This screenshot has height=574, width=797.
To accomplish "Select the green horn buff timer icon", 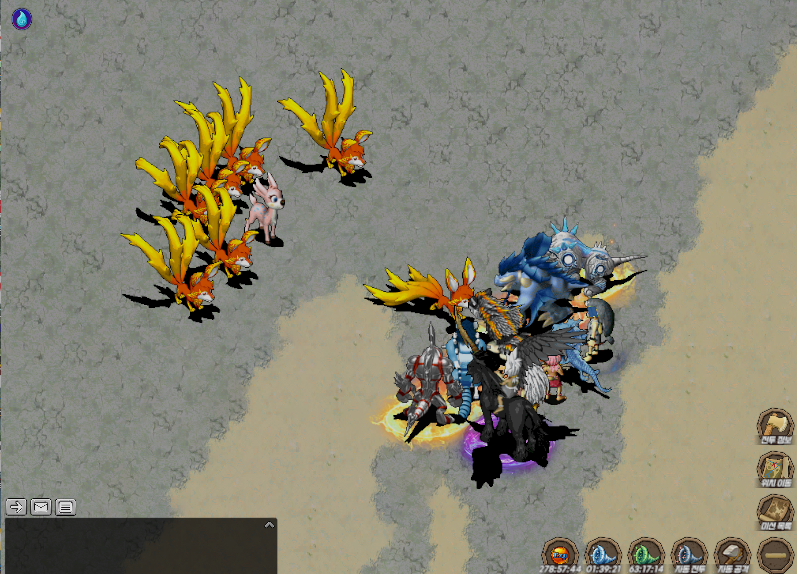I will coord(646,553).
